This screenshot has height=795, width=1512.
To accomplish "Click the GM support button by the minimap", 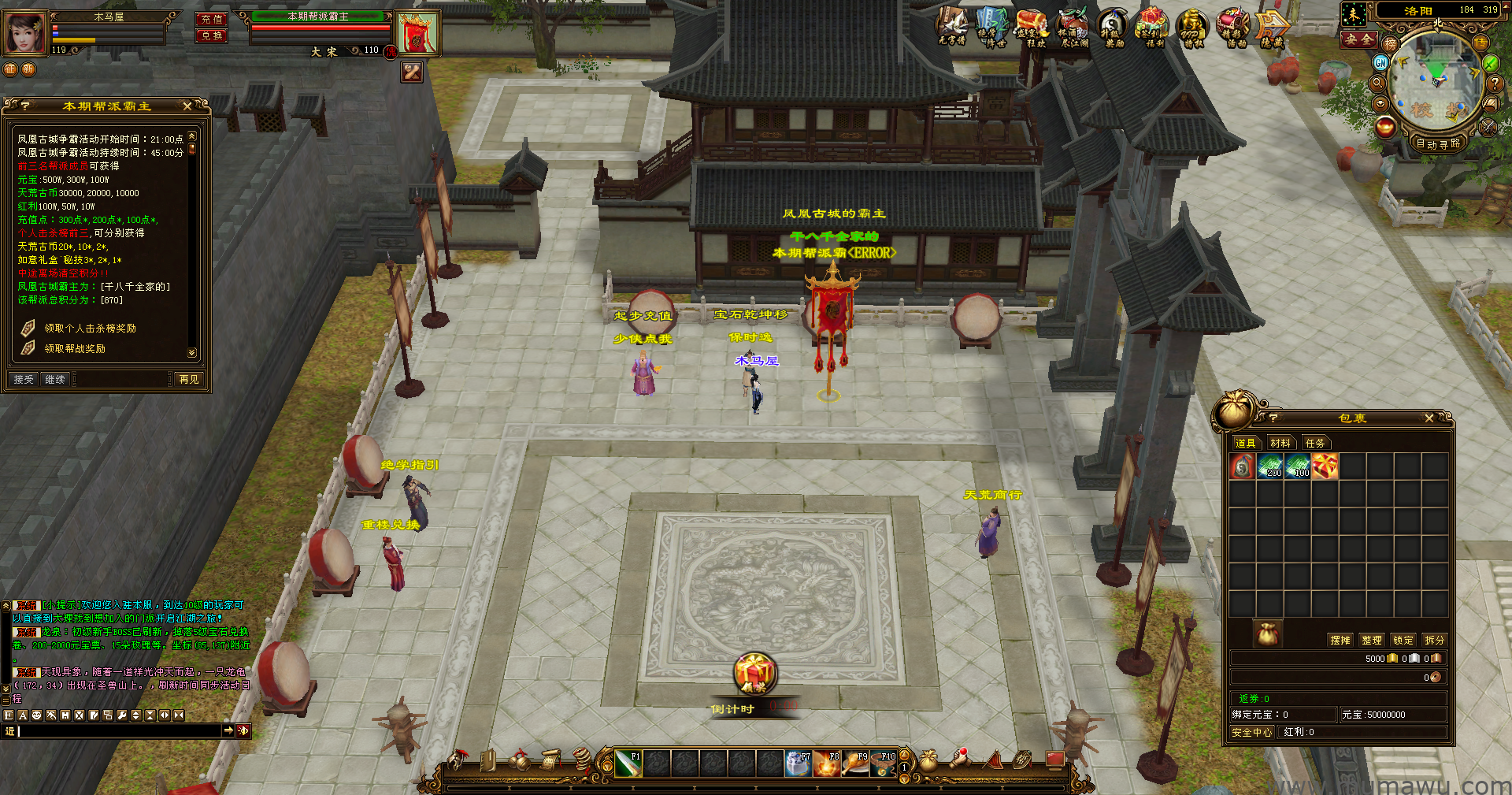I will tap(1380, 62).
